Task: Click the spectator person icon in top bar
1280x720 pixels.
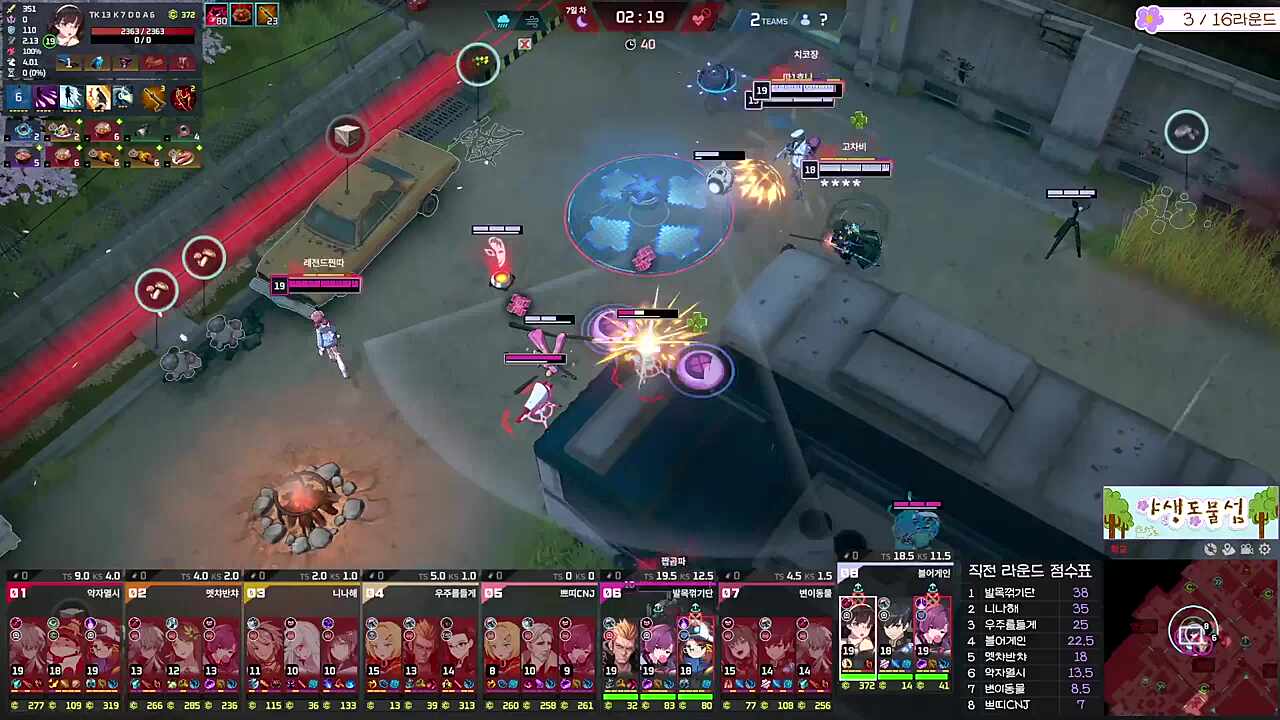Action: click(x=805, y=19)
